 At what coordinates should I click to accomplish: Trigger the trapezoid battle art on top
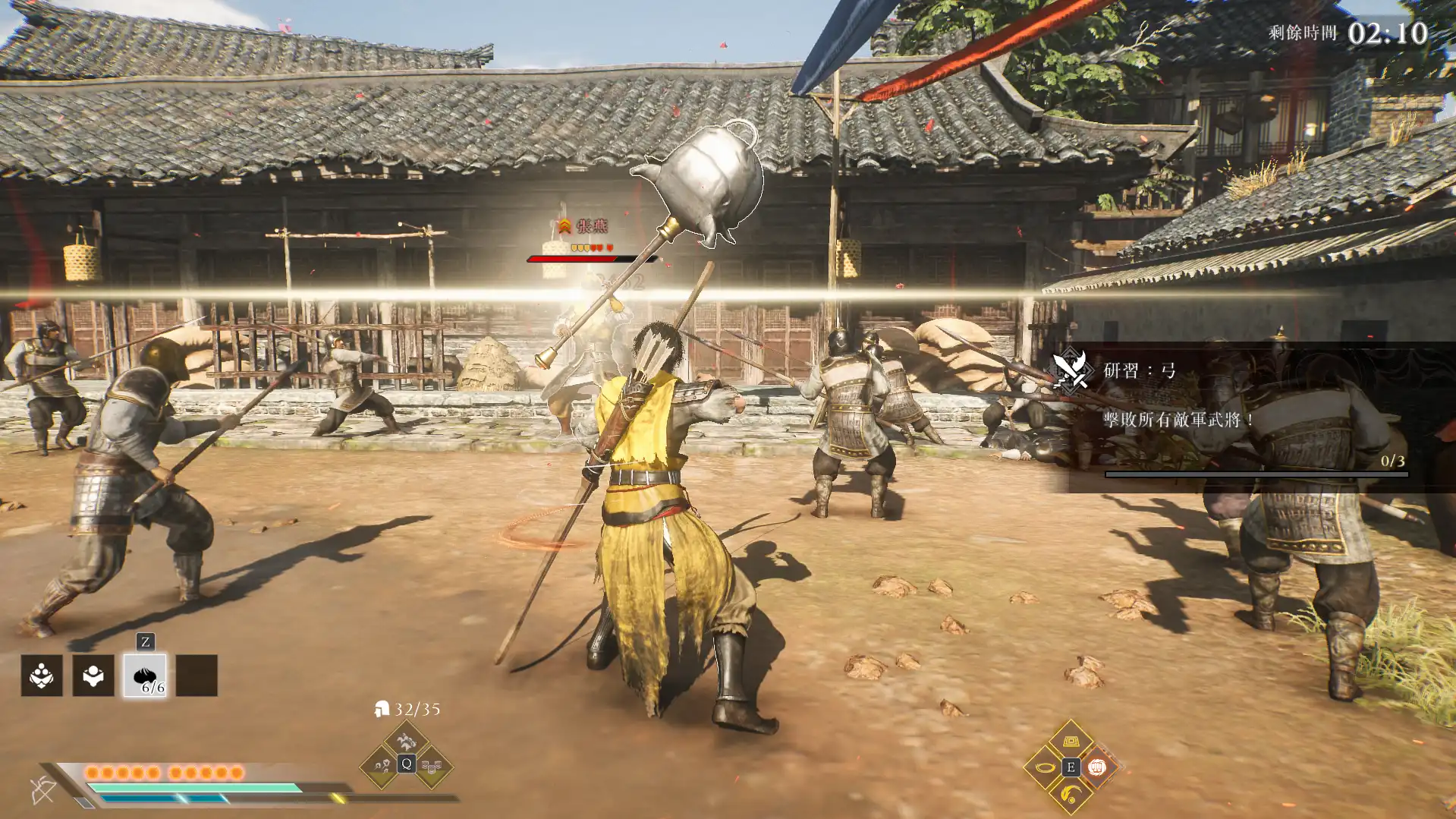[x=1071, y=741]
